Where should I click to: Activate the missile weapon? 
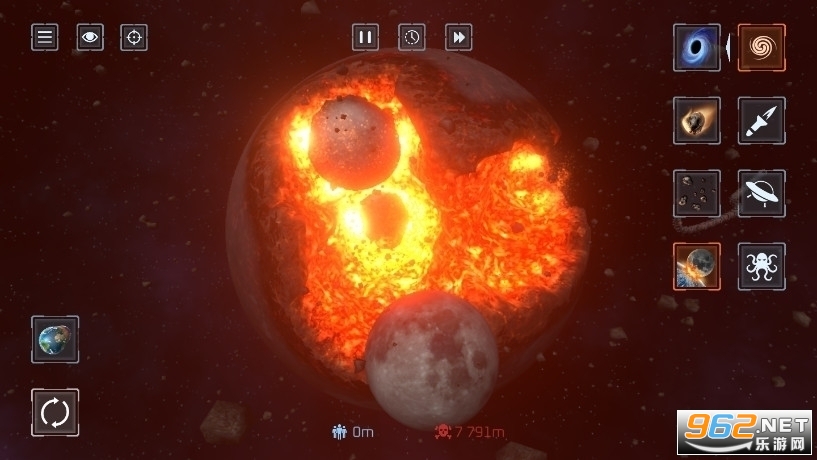tap(762, 121)
